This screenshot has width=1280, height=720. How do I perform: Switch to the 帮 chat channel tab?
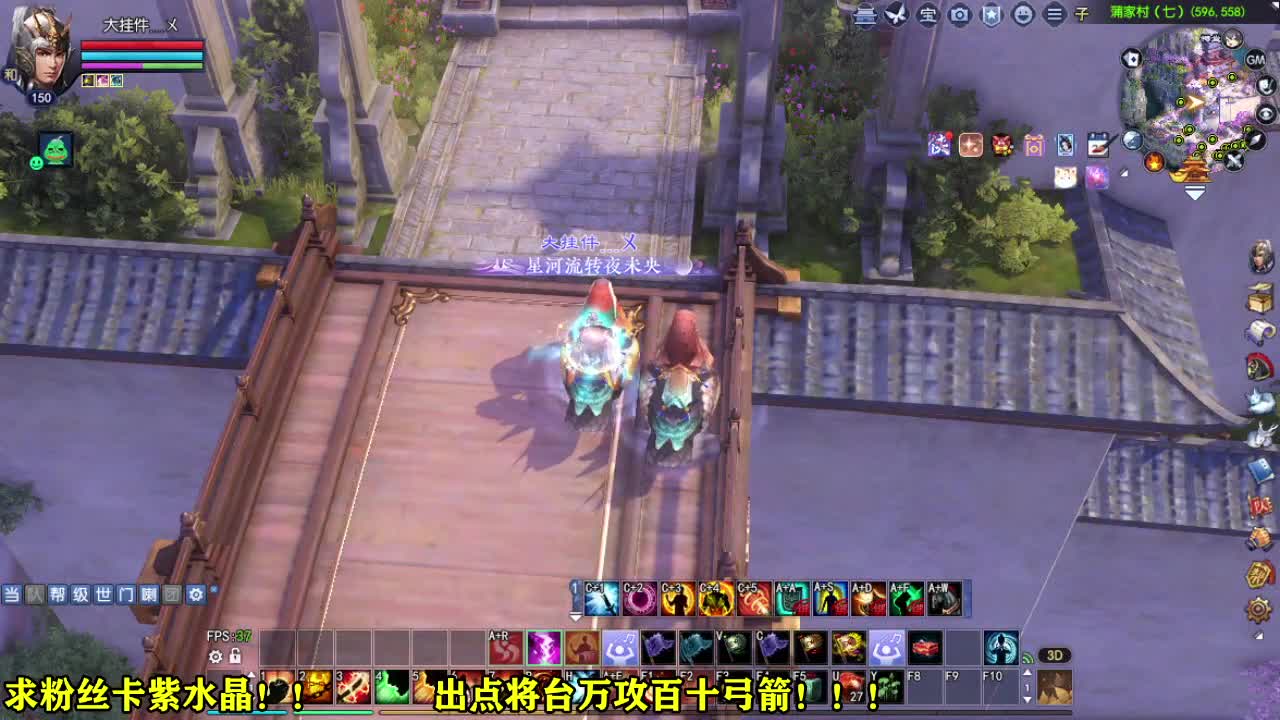58,595
